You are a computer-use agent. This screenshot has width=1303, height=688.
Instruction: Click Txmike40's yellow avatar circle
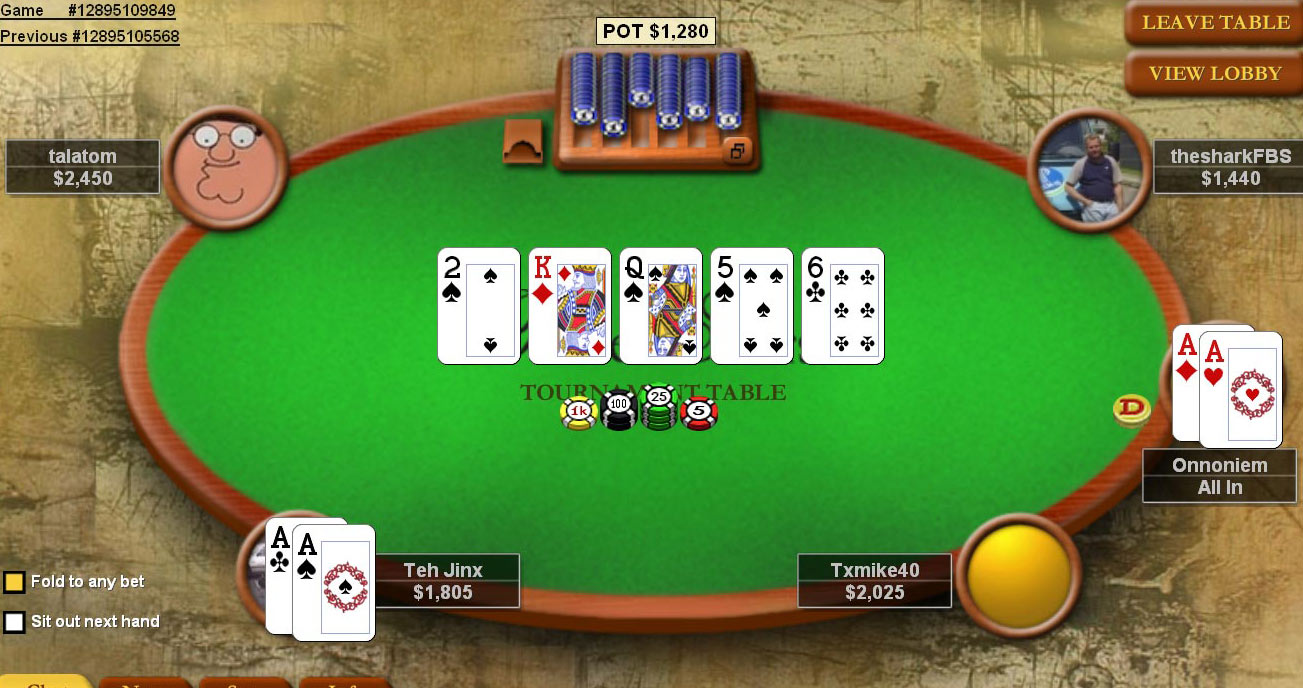(x=1019, y=574)
